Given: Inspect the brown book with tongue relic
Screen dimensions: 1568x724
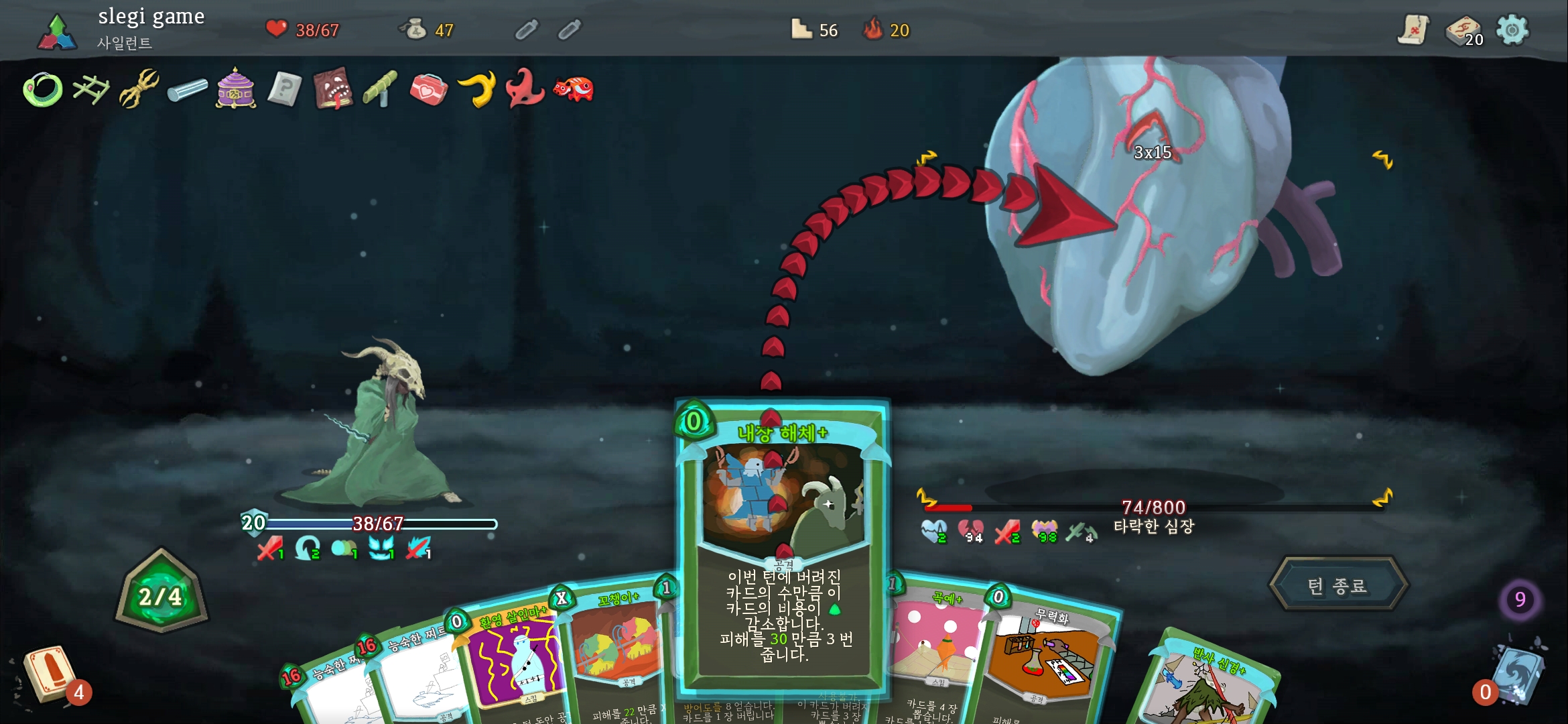Looking at the screenshot, I should tap(333, 89).
